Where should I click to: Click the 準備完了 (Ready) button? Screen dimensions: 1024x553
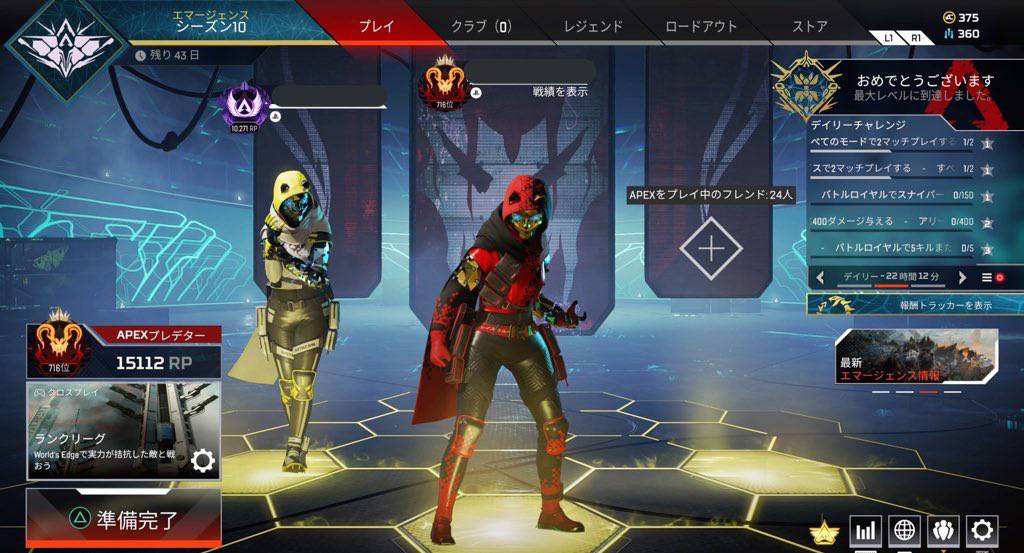tap(123, 519)
